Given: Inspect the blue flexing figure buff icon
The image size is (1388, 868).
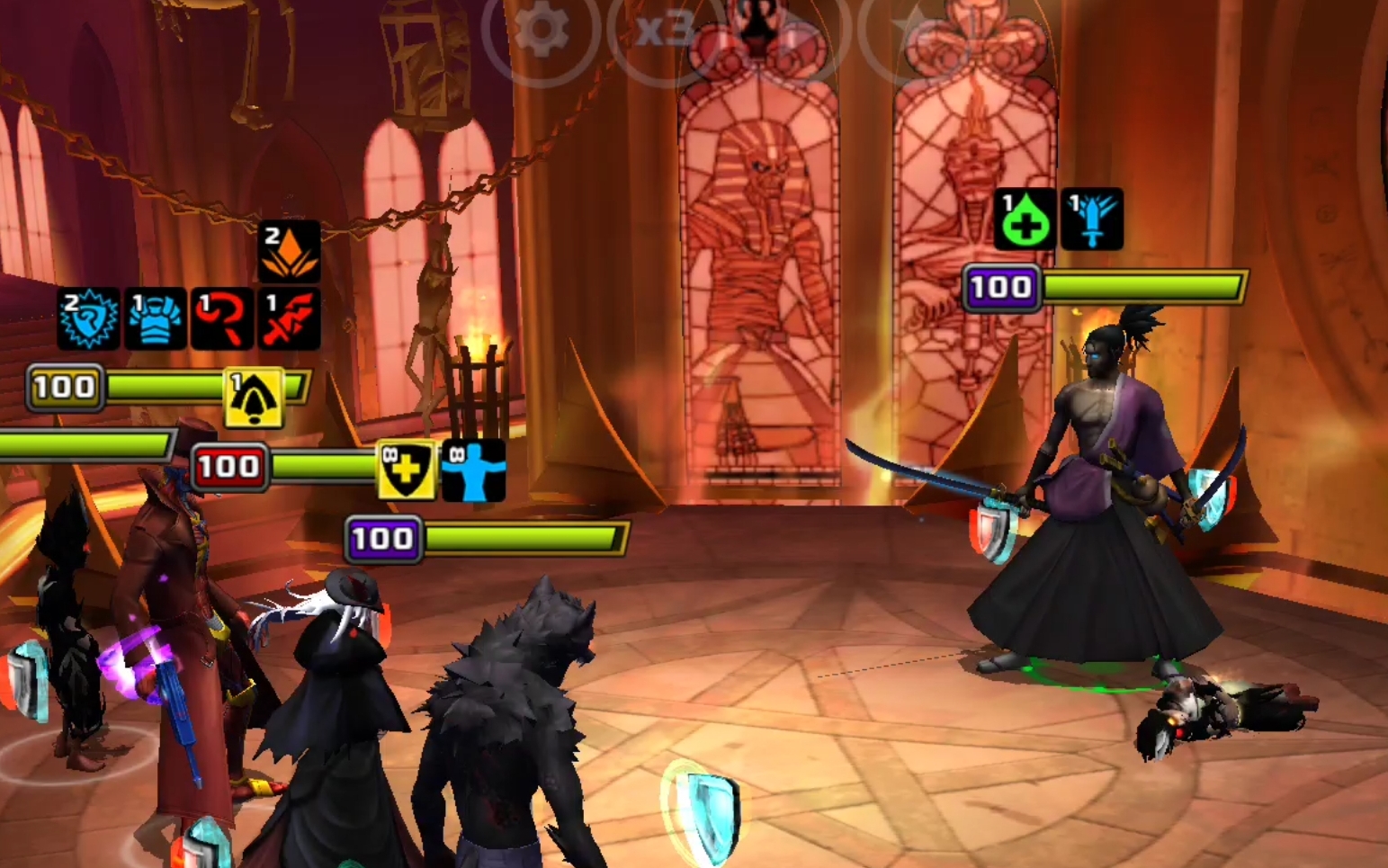Looking at the screenshot, I should point(474,469).
